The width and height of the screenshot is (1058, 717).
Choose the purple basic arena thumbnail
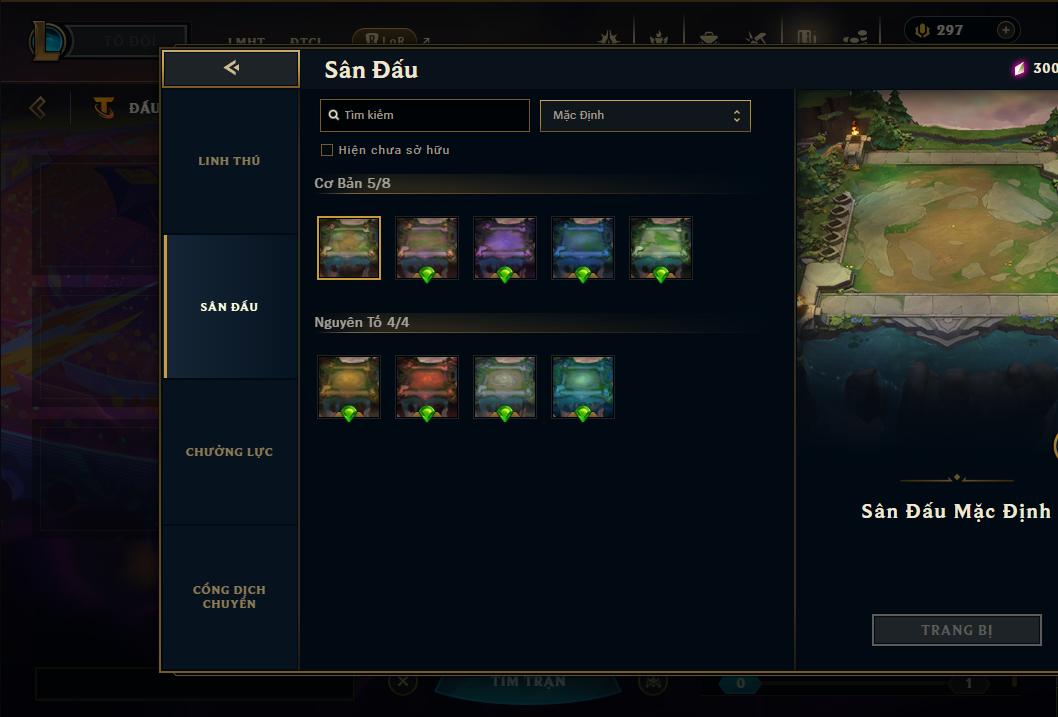505,247
